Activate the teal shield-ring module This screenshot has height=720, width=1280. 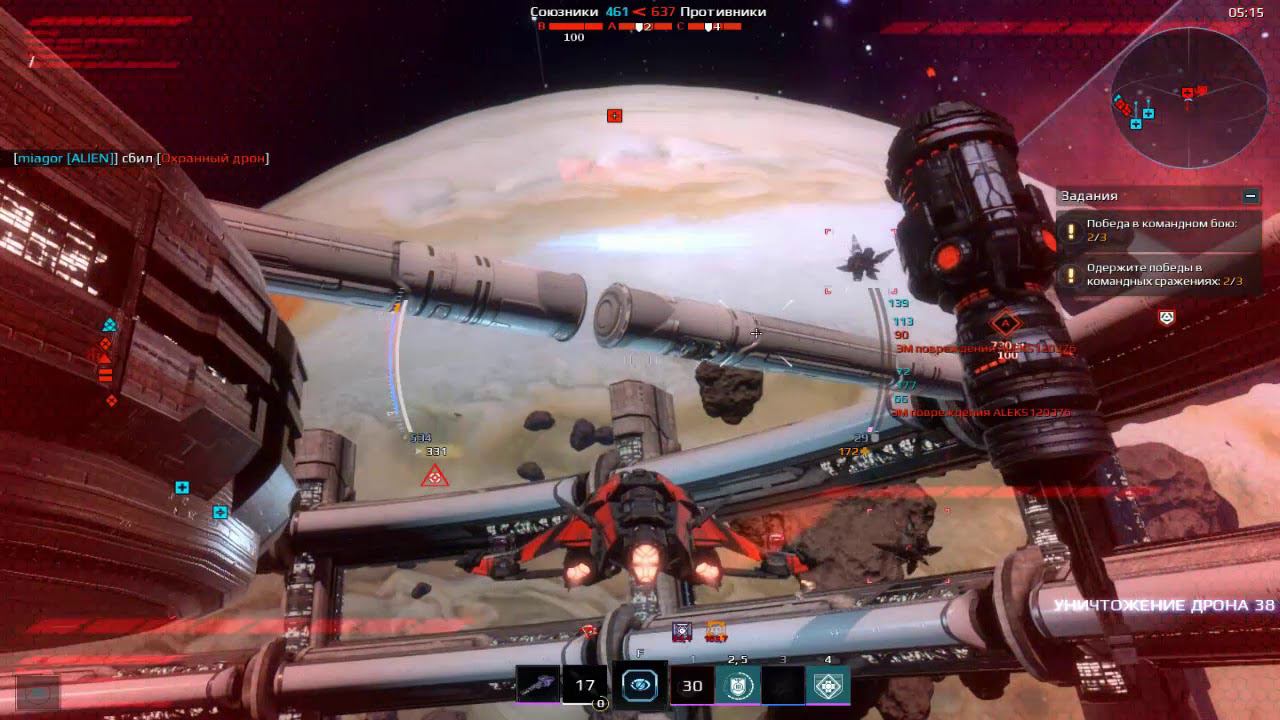tap(737, 686)
